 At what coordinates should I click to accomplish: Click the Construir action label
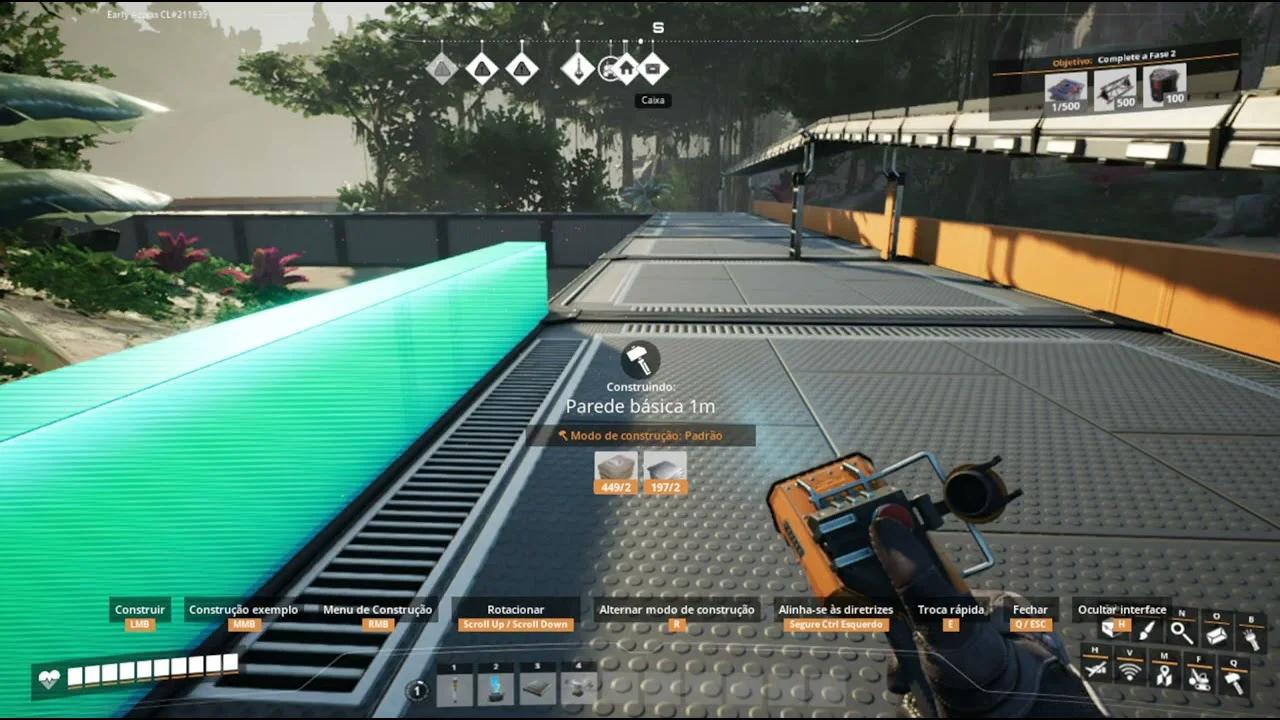pos(139,609)
